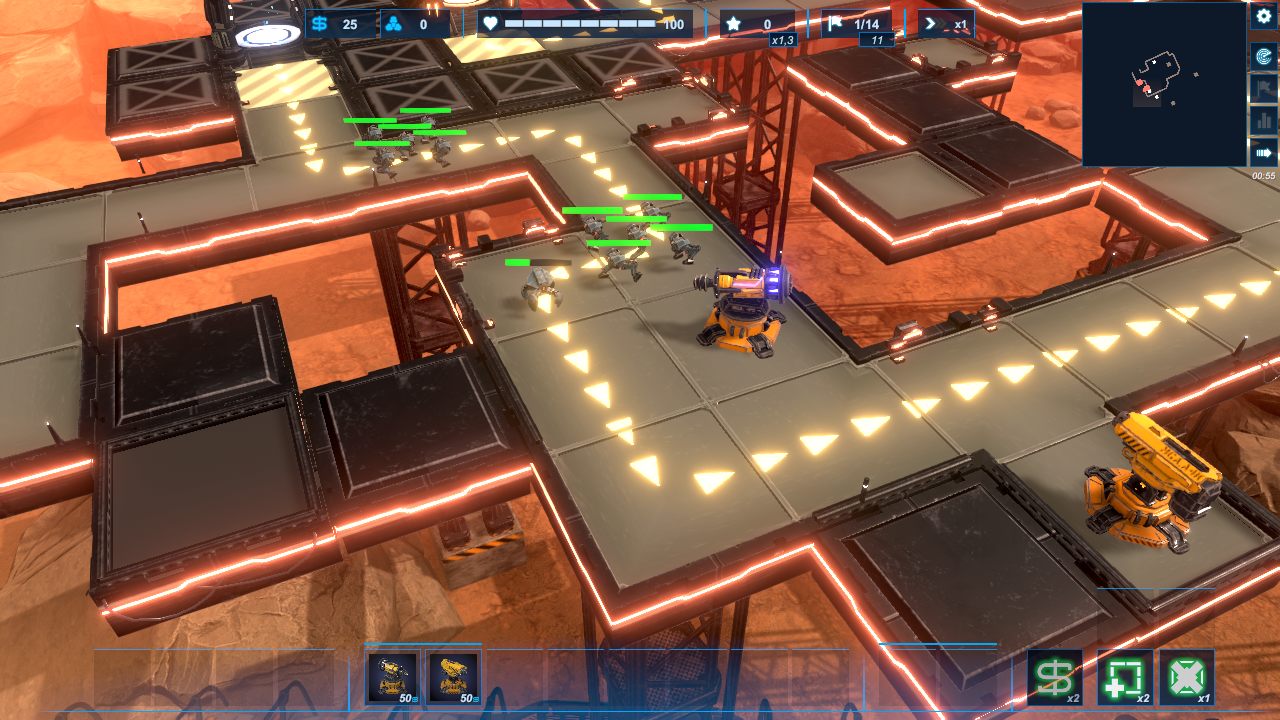Open the settings gear menu
The image size is (1280, 720).
pos(1263,17)
